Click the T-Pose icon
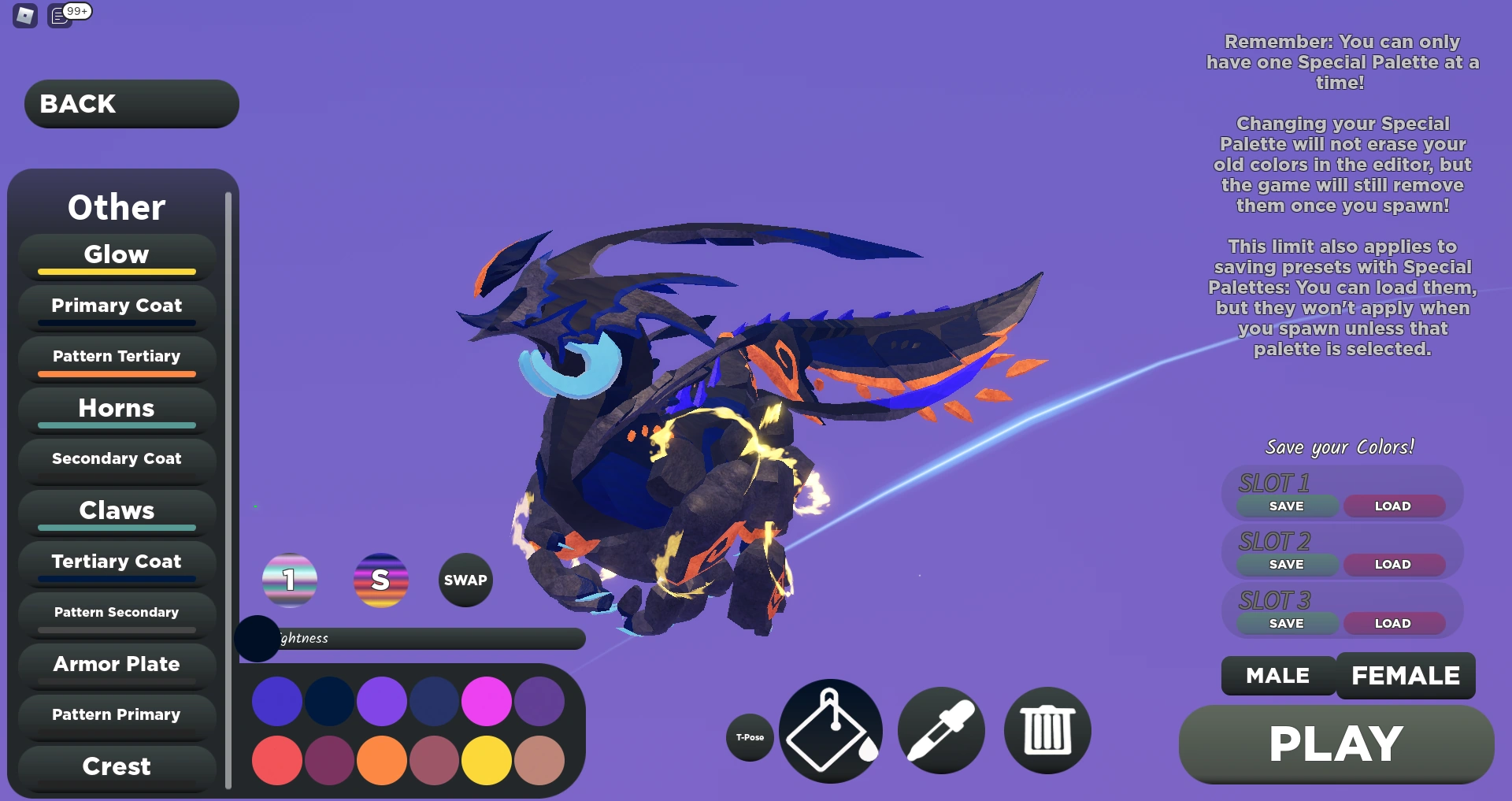 pos(749,738)
